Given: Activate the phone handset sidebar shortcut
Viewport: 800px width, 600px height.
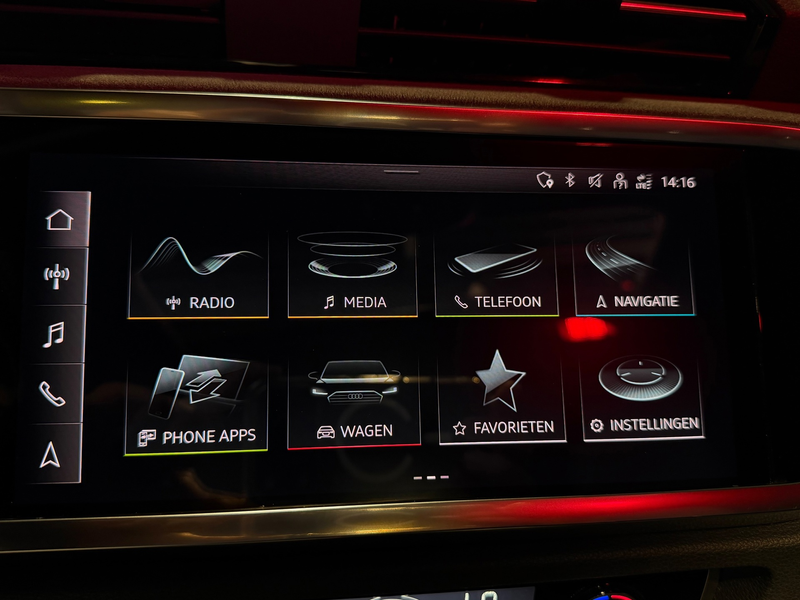Looking at the screenshot, I should pos(52,393).
